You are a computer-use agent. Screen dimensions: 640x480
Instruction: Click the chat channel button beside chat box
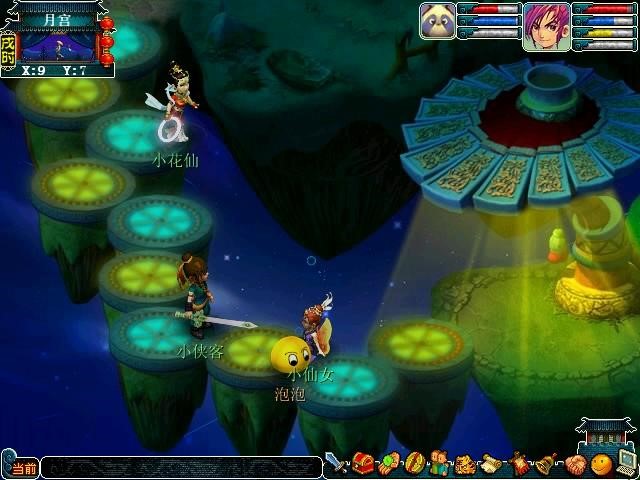coord(20,468)
